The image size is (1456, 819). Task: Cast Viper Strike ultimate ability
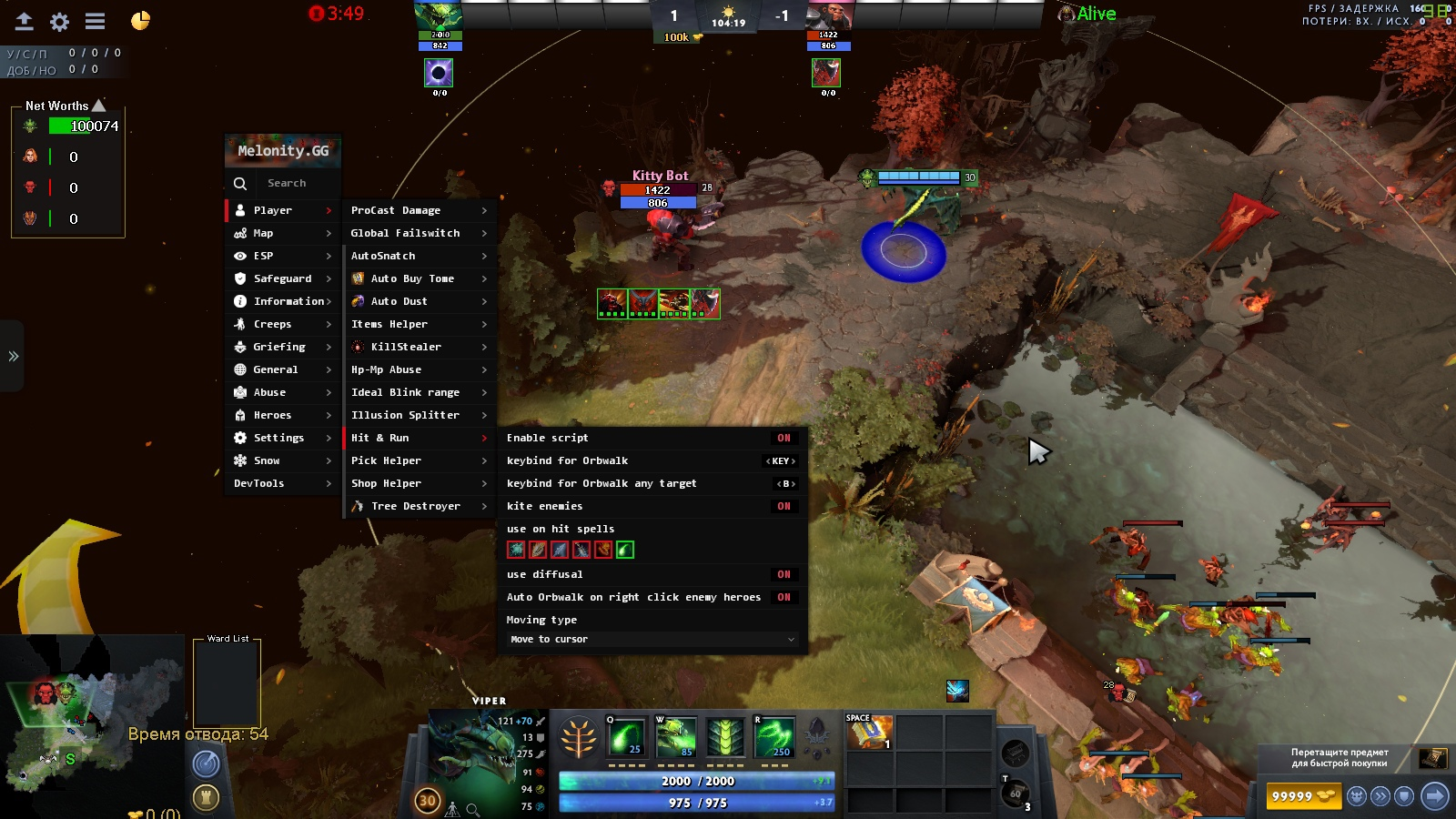(x=774, y=737)
